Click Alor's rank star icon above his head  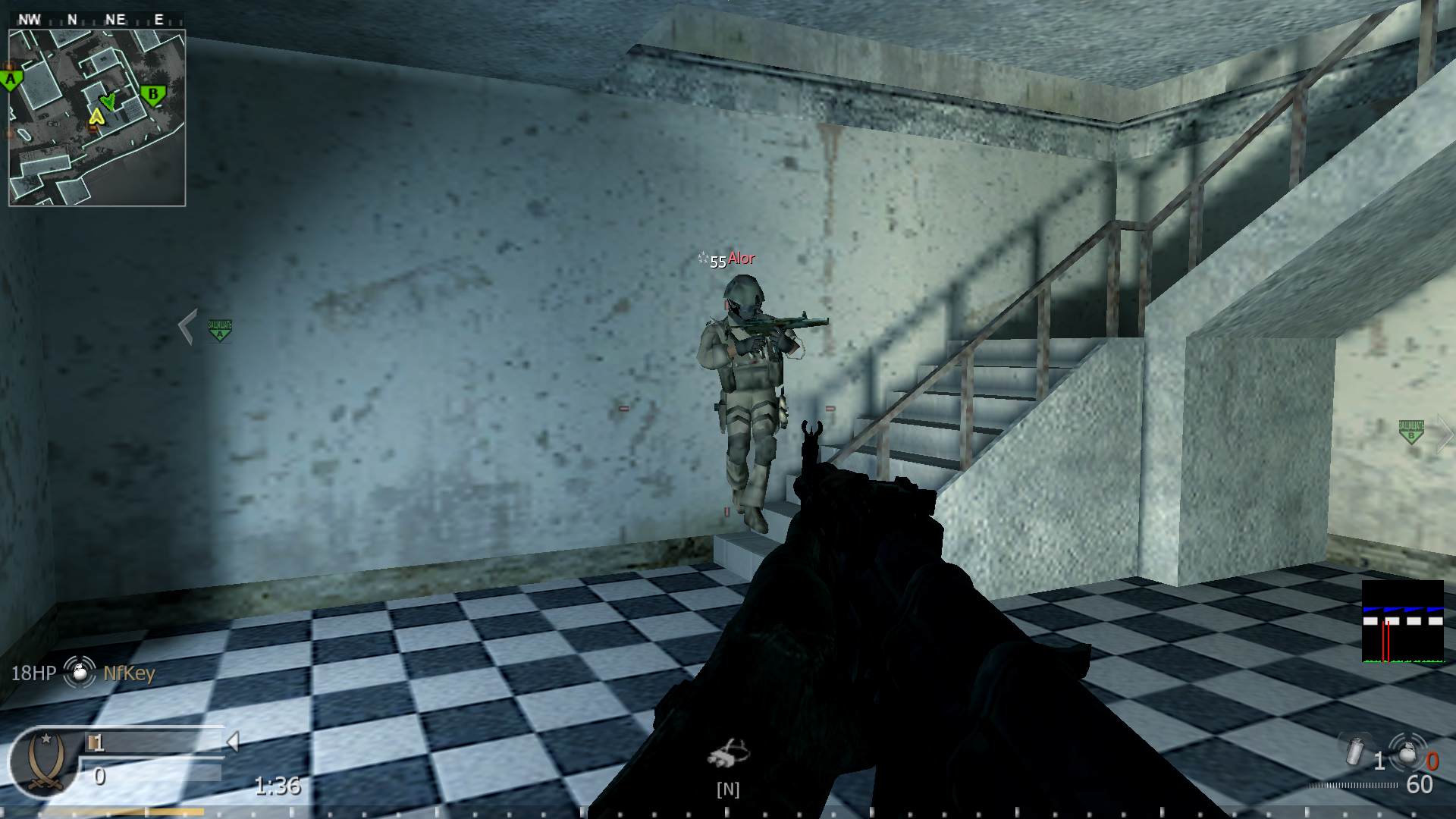pos(701,258)
